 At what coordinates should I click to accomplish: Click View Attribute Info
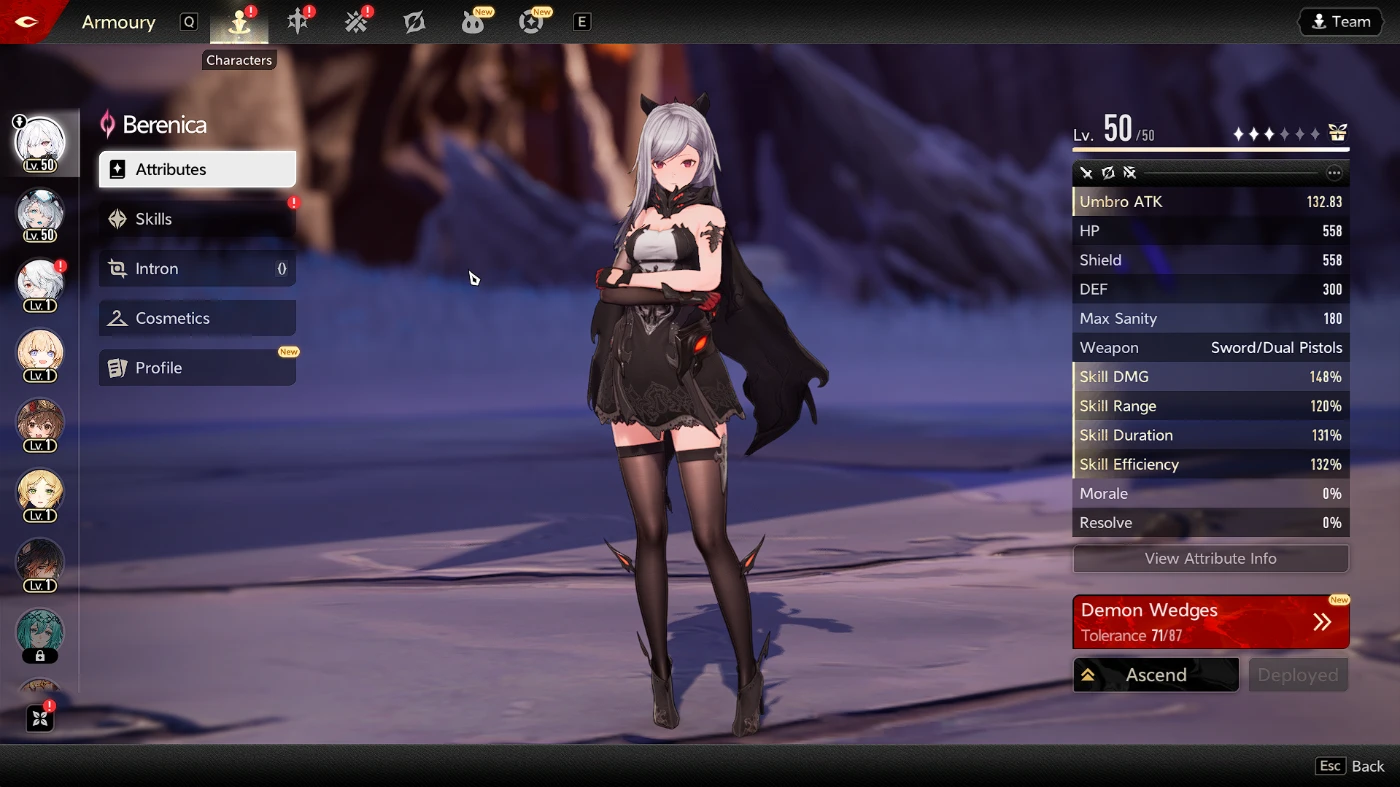tap(1211, 558)
